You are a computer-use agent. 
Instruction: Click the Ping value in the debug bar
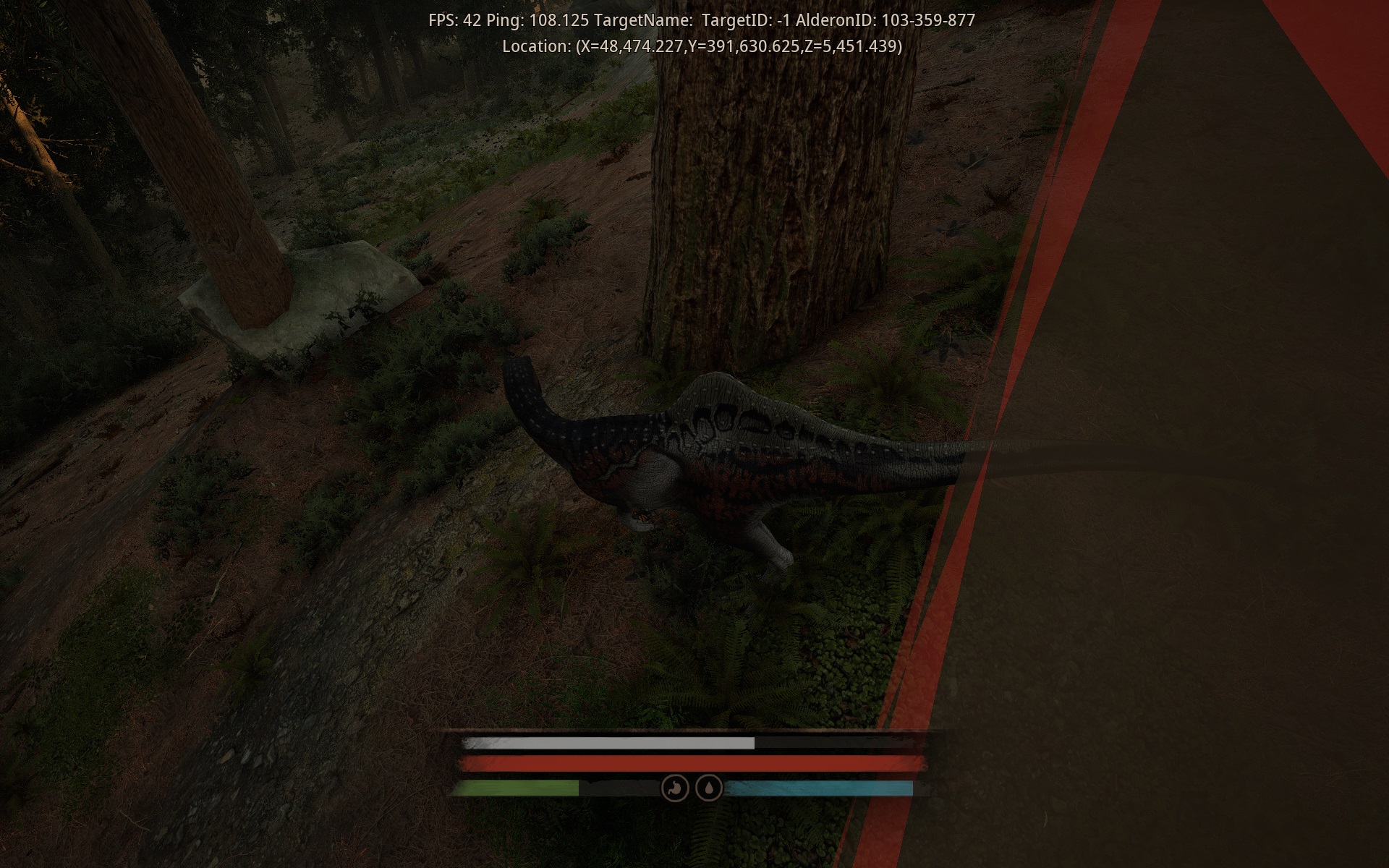click(x=539, y=20)
